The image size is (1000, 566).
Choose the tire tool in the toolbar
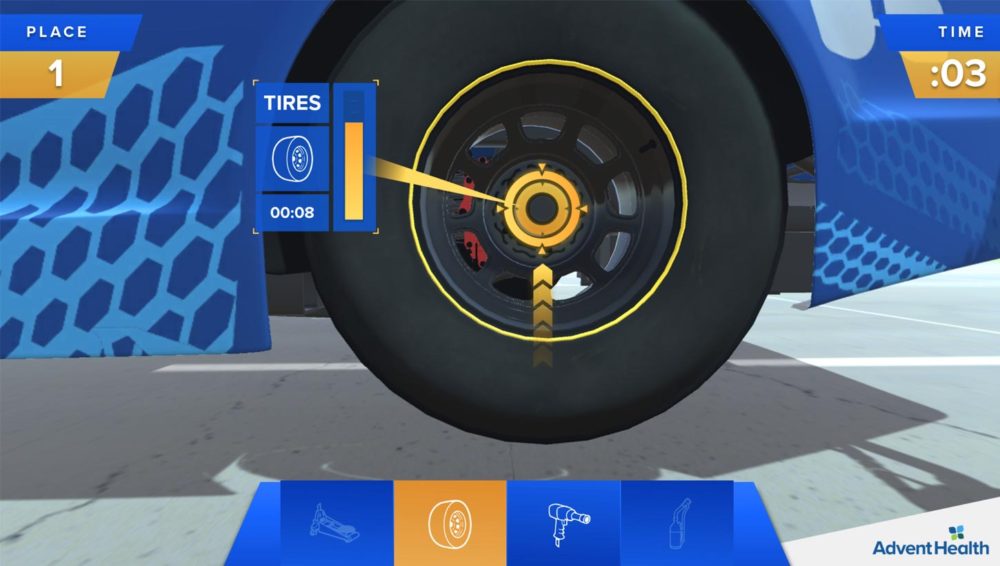pos(450,522)
